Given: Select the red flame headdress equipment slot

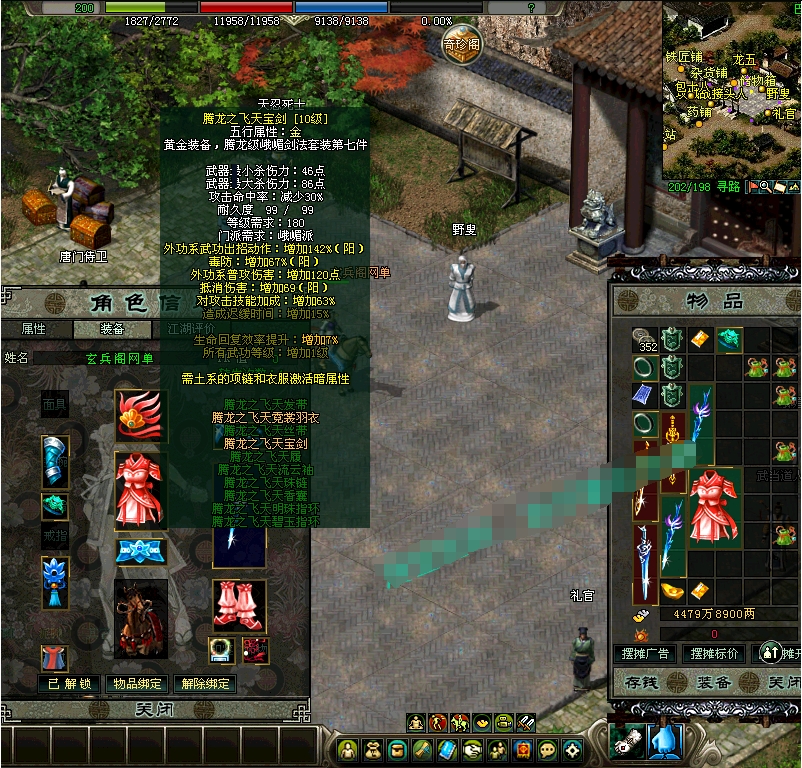Looking at the screenshot, I should pos(140,414).
